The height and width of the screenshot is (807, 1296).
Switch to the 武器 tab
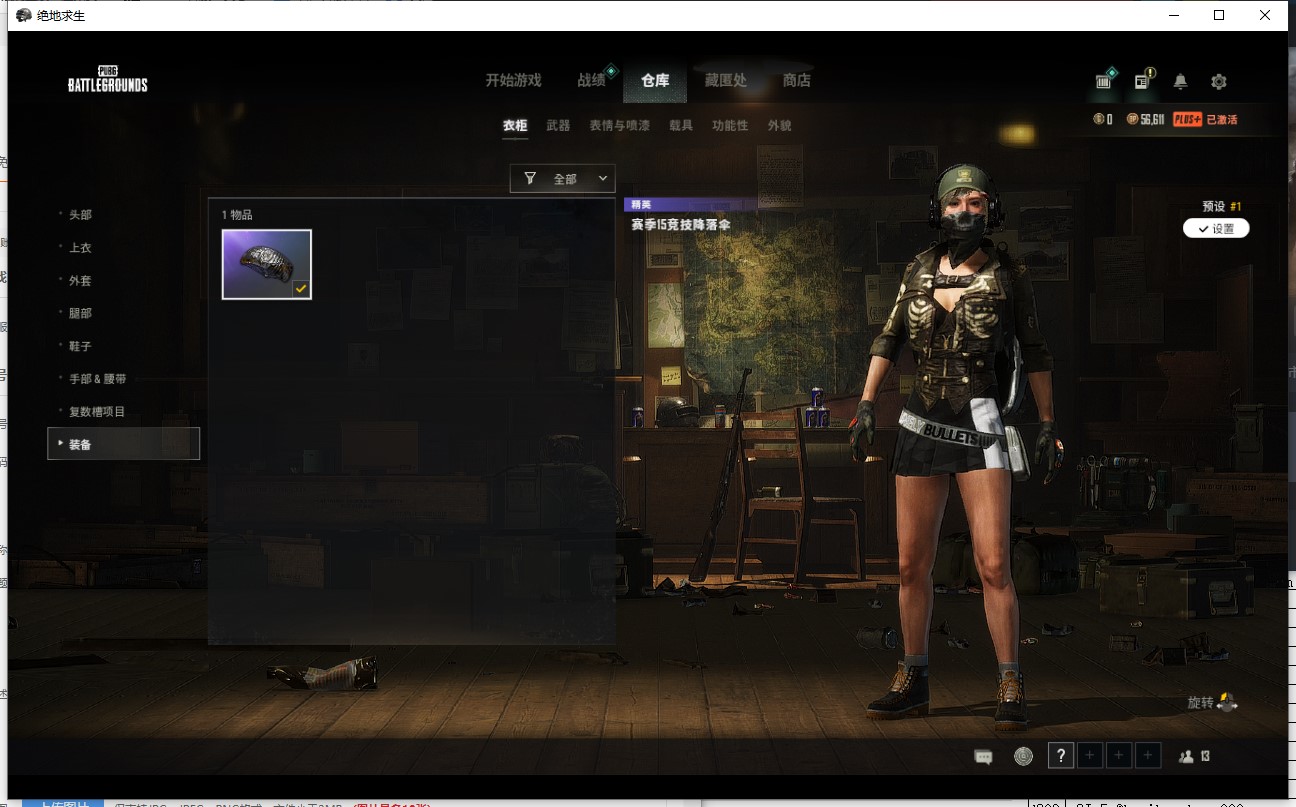click(557, 126)
